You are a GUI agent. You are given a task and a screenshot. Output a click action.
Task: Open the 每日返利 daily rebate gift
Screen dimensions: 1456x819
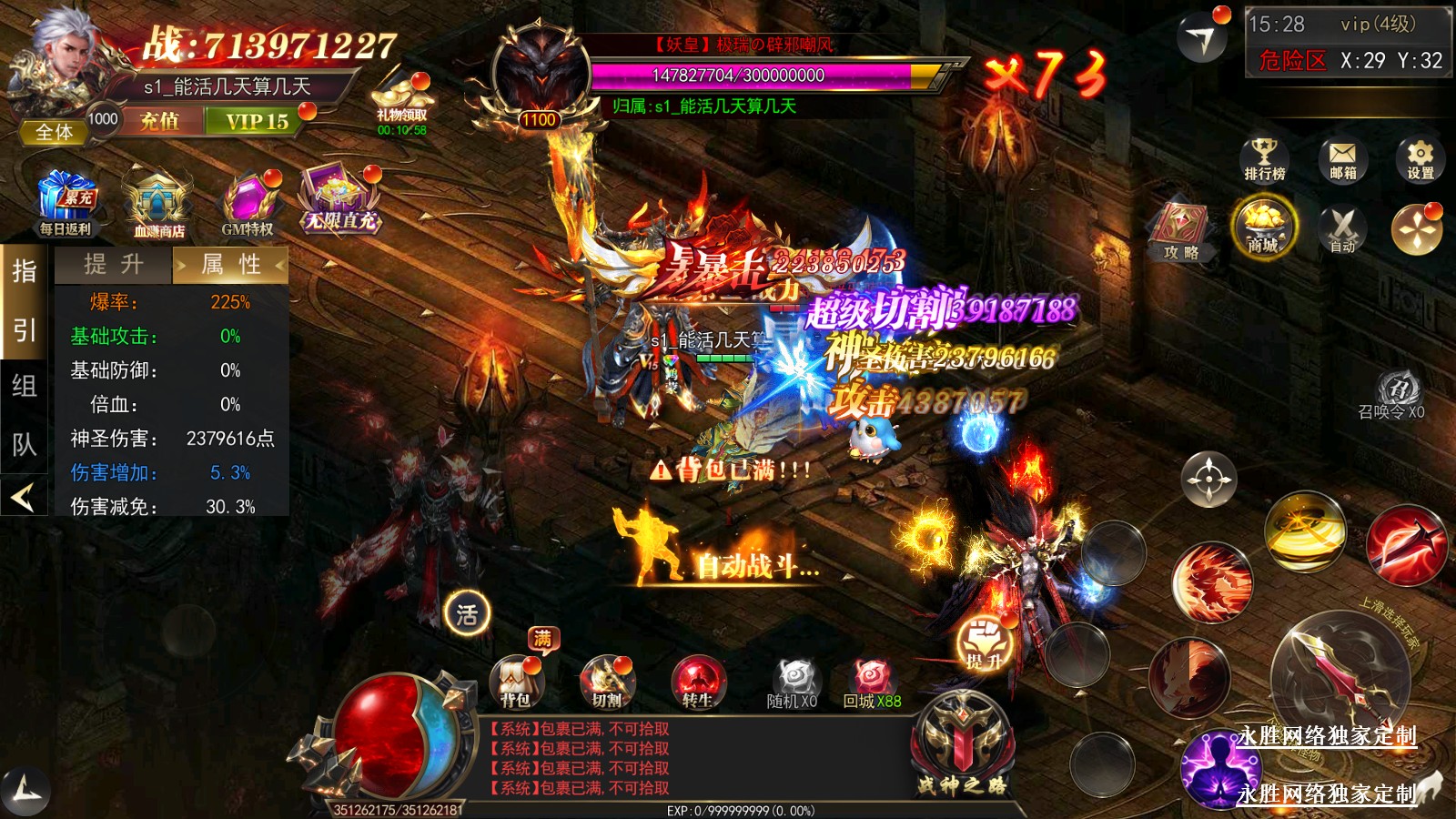[66, 205]
